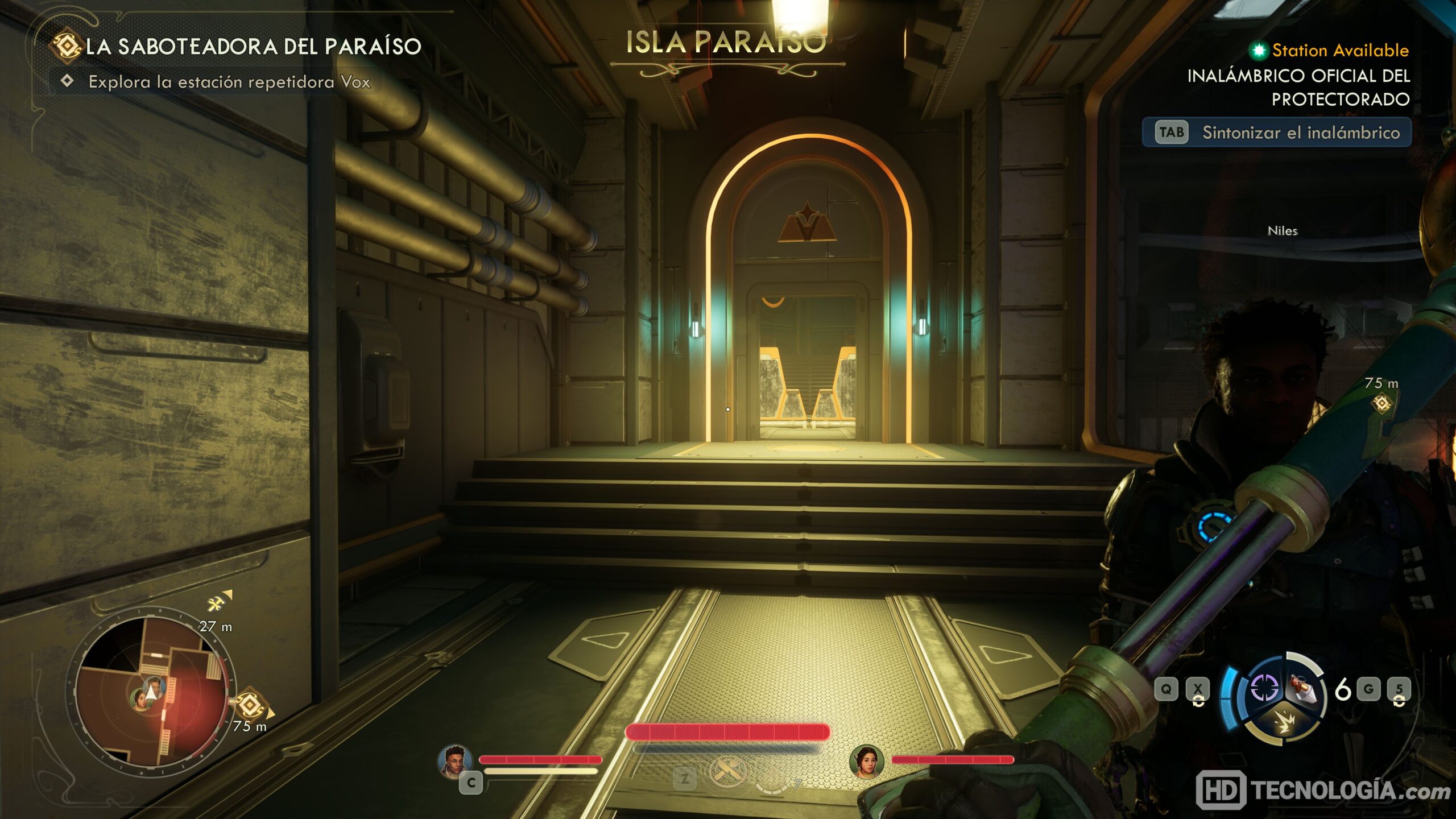Click the circular minimap
Viewport: 1456px width, 819px height.
pyautogui.click(x=151, y=691)
